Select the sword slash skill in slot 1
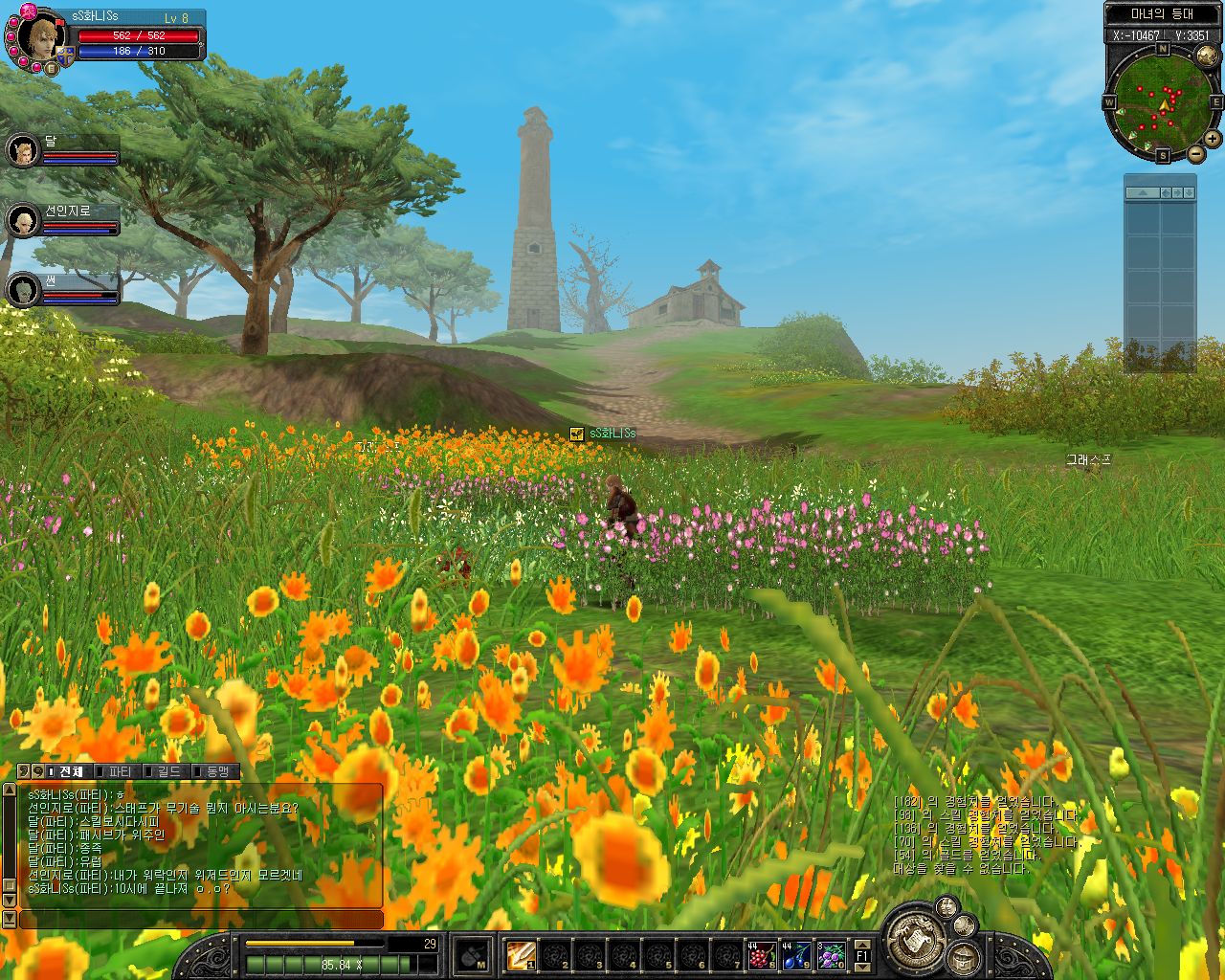Screen dimensions: 1225x980 (x=522, y=954)
